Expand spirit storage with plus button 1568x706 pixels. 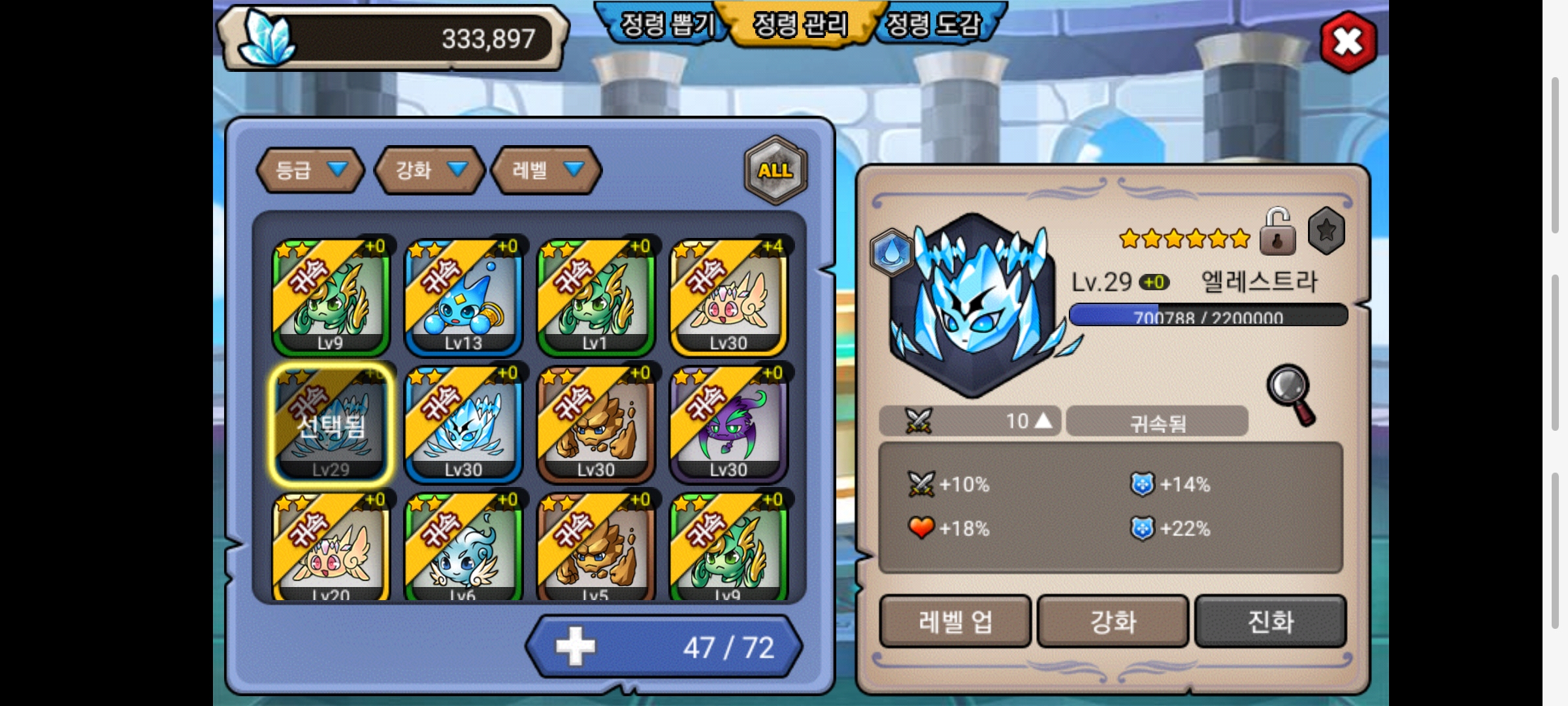[576, 647]
